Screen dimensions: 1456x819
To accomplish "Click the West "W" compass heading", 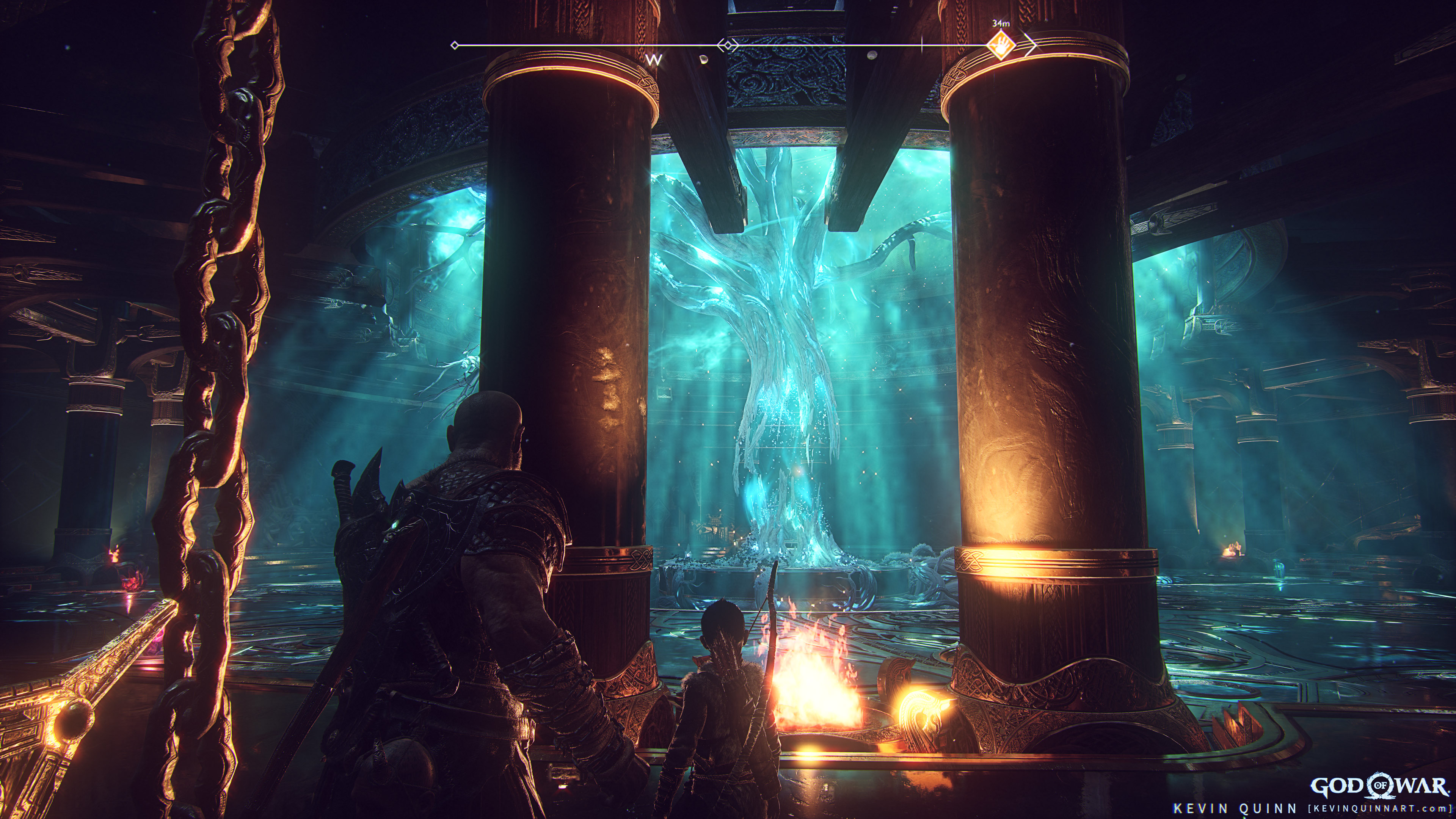I will point(654,61).
